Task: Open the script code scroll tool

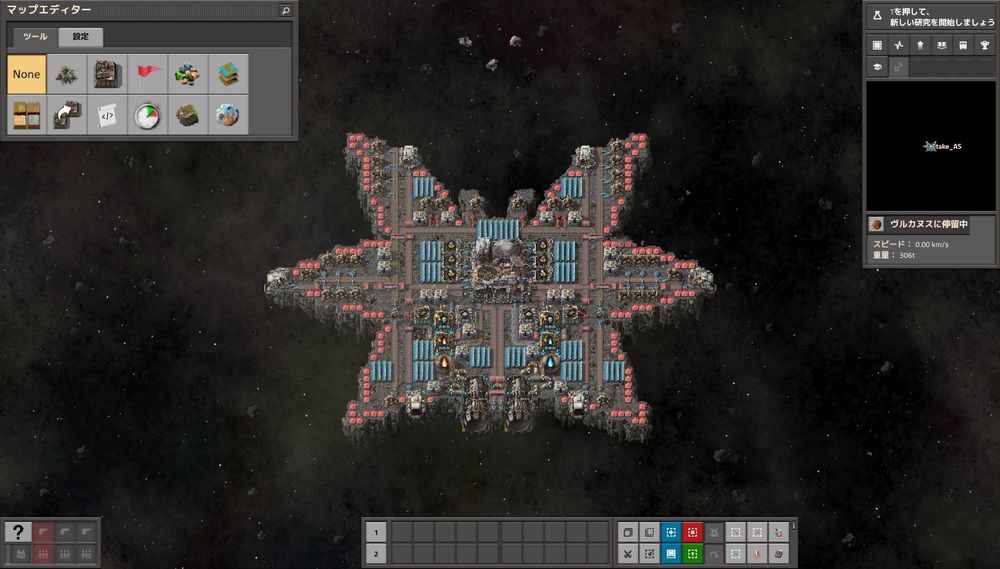Action: tap(108, 115)
